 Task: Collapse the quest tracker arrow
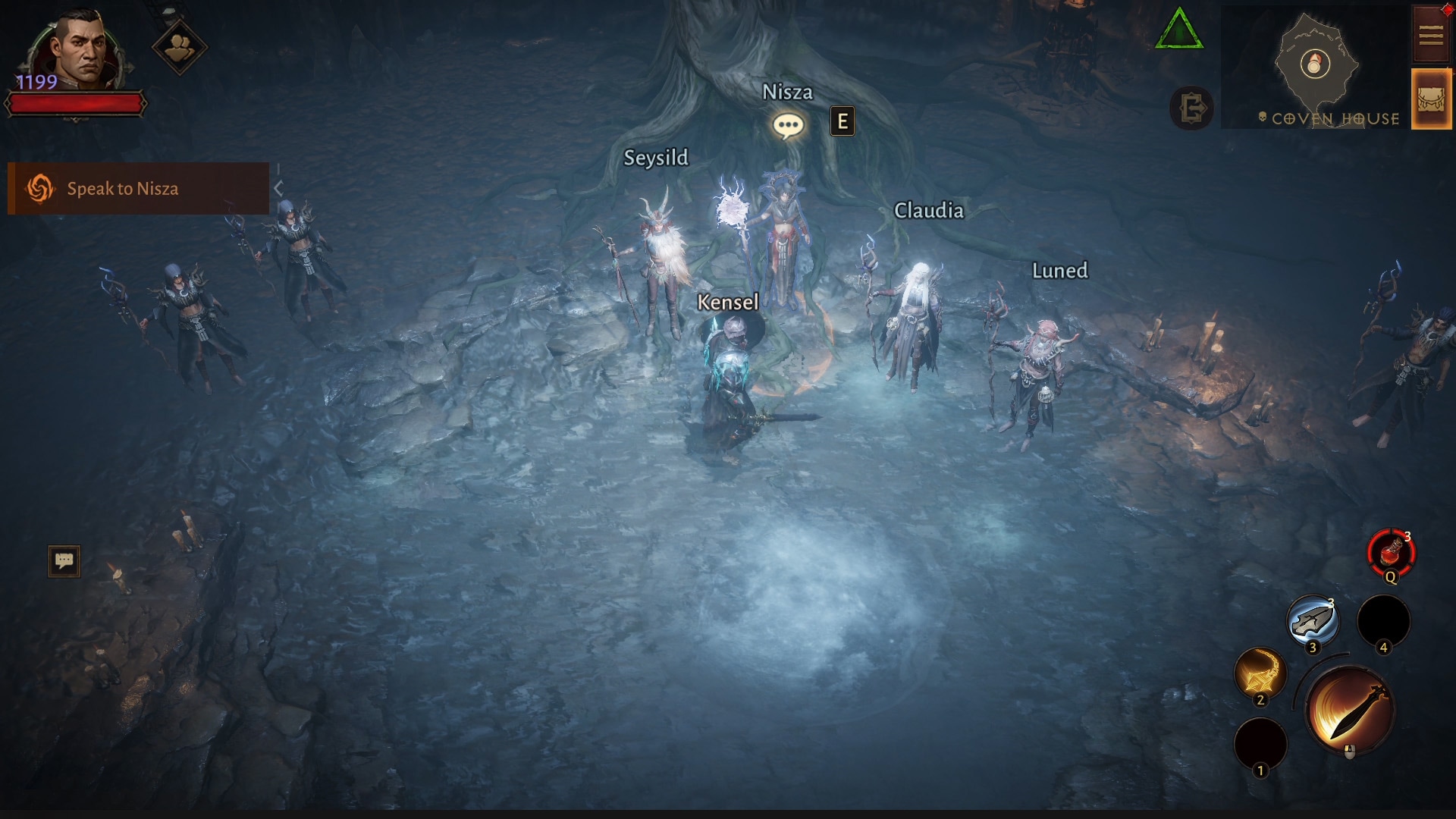point(278,188)
